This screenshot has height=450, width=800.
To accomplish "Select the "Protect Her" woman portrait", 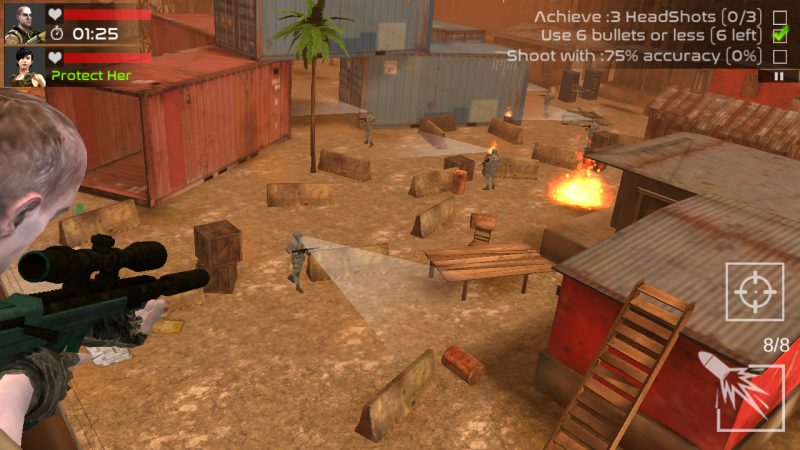I will pyautogui.click(x=24, y=67).
